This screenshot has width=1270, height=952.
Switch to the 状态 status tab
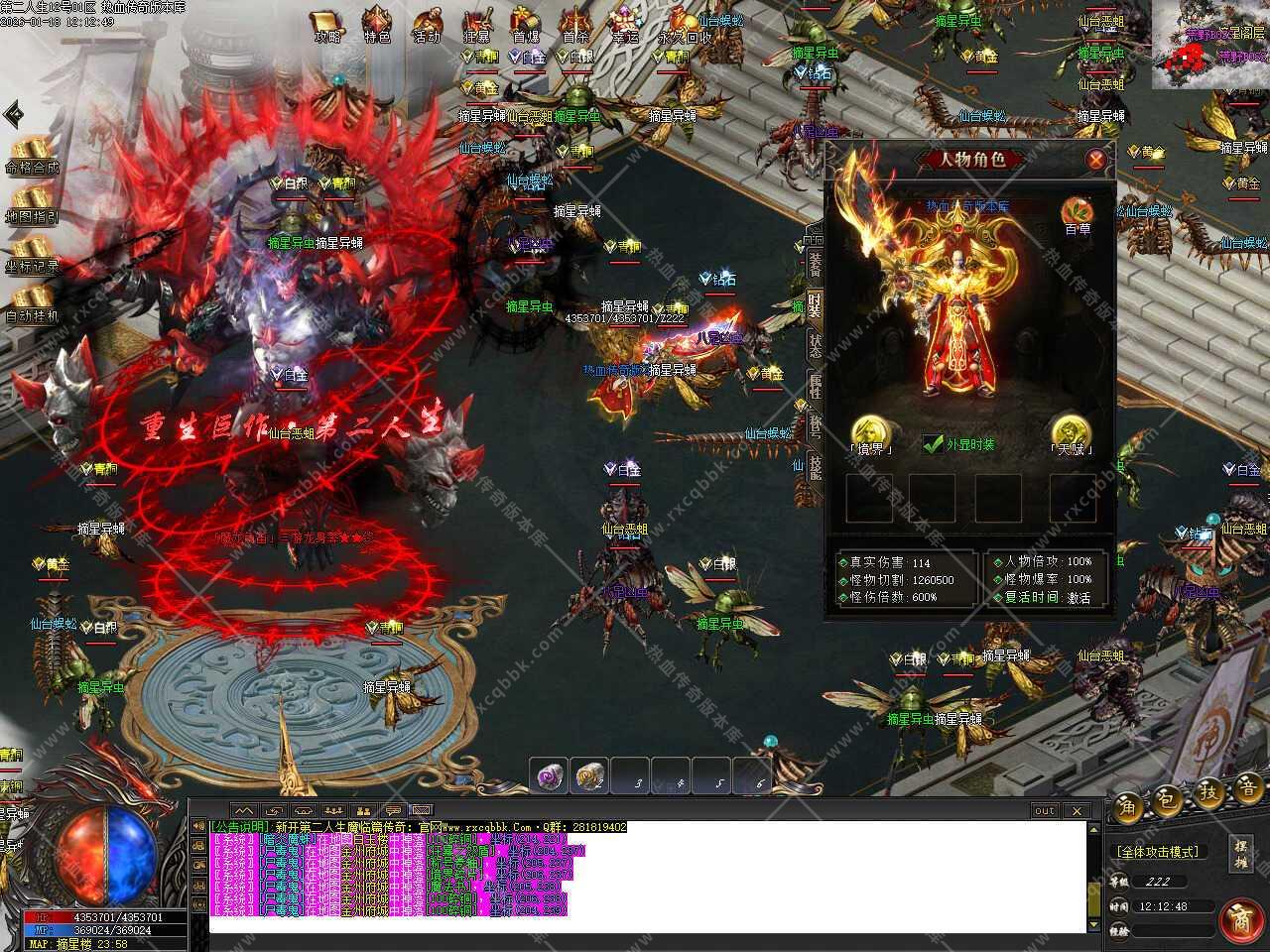(x=815, y=344)
